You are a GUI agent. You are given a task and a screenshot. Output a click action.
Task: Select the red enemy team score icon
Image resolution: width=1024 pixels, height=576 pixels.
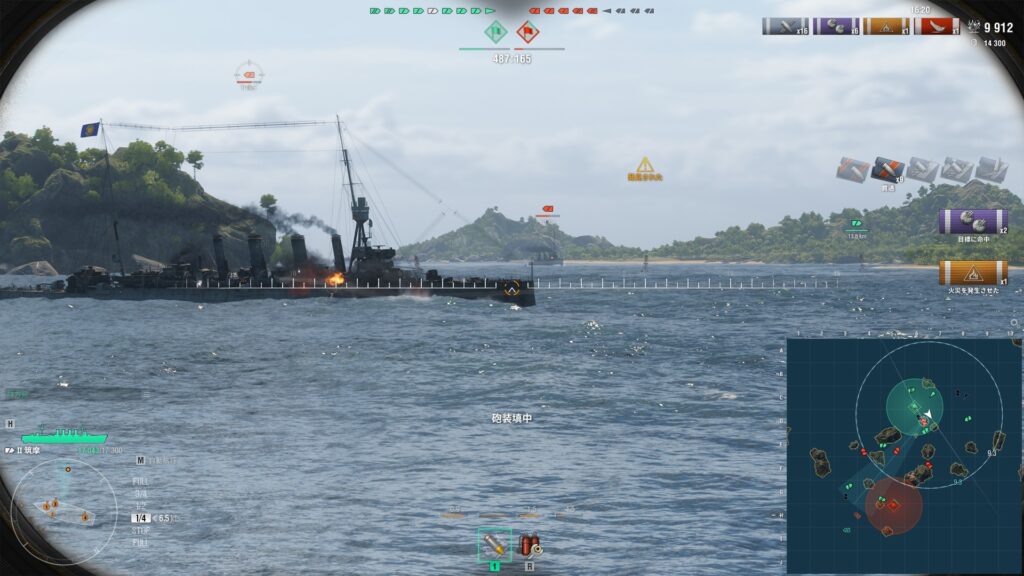pos(528,32)
